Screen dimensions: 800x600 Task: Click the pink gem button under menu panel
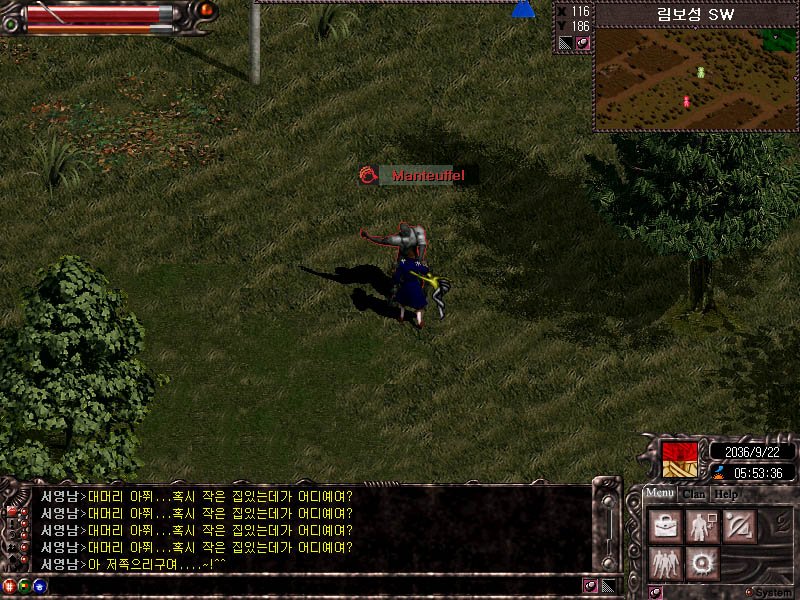pos(656,592)
